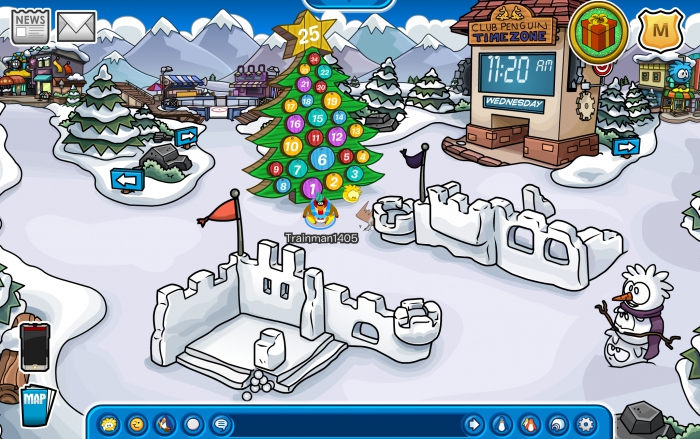
Task: Open the emotes winking face menu
Action: 137,424
